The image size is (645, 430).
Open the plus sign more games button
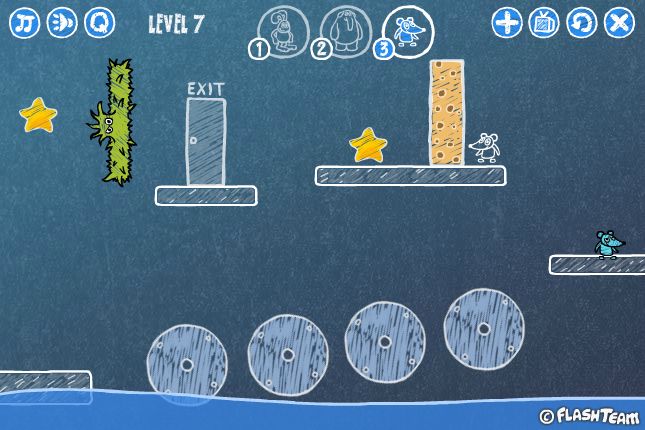pos(508,22)
